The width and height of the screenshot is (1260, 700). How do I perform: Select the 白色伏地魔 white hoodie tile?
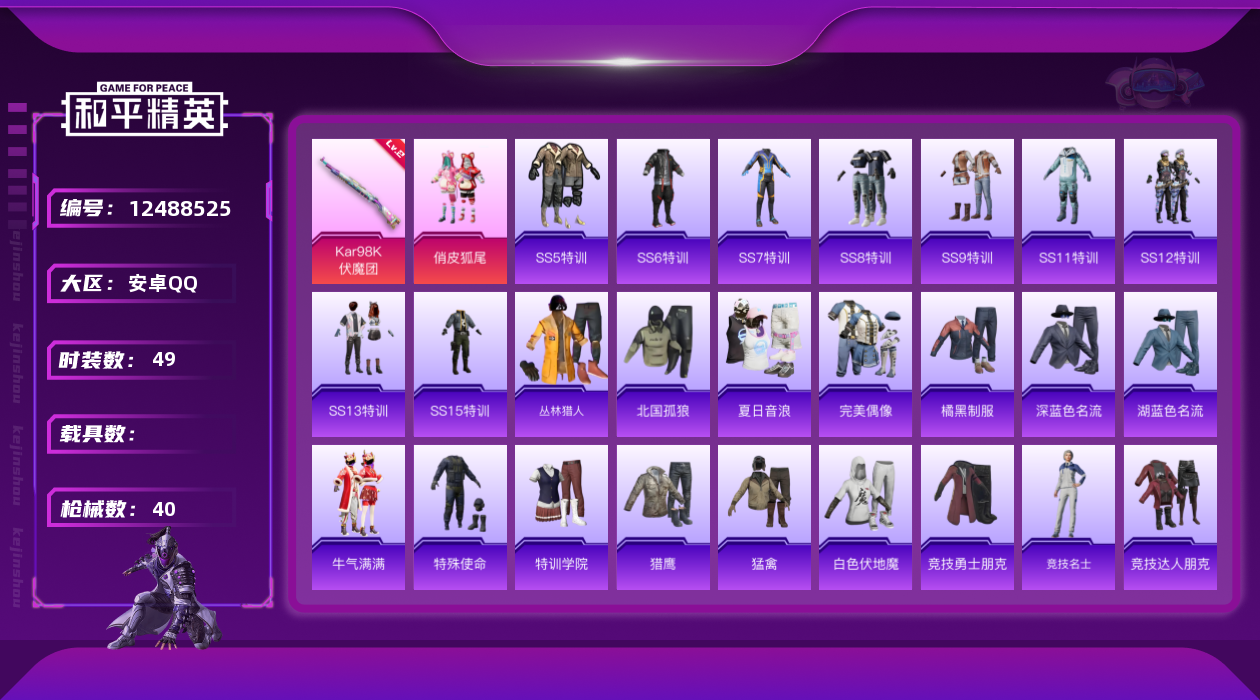[x=866, y=517]
